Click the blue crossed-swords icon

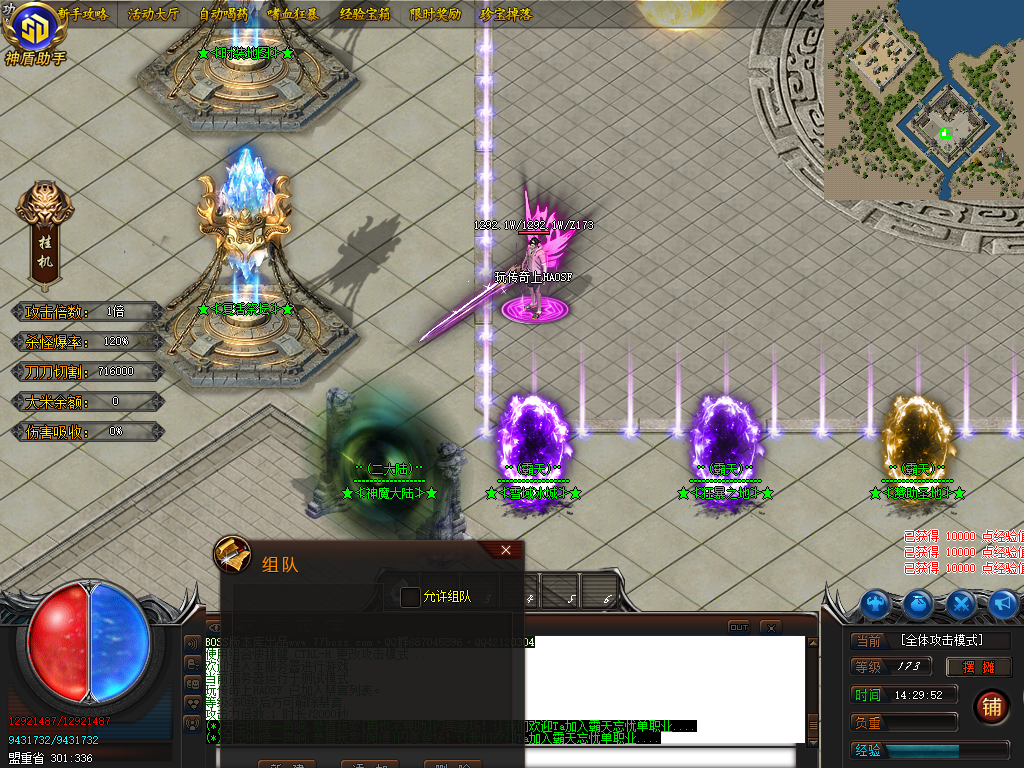(961, 603)
